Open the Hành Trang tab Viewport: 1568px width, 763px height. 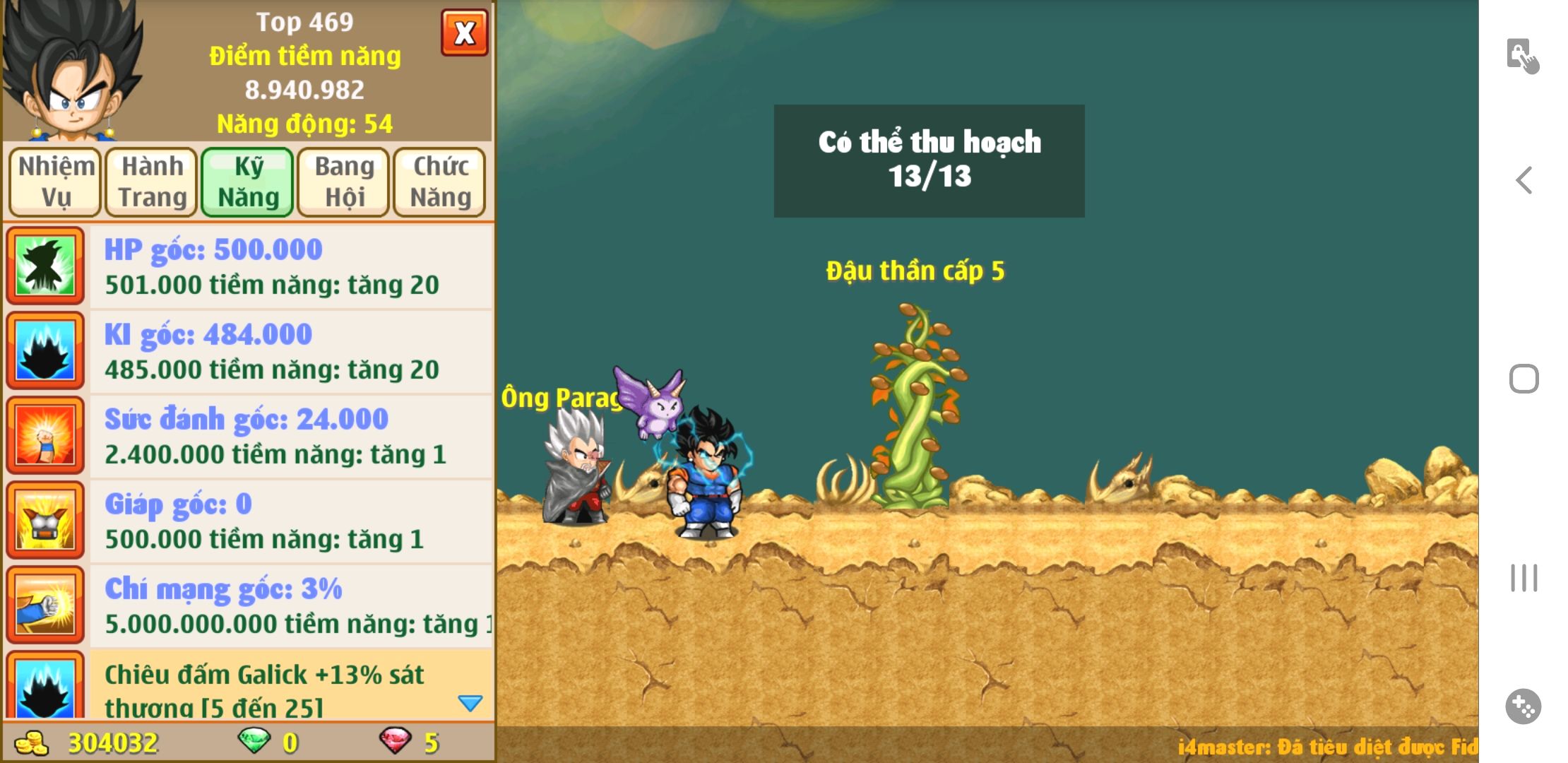pos(152,182)
